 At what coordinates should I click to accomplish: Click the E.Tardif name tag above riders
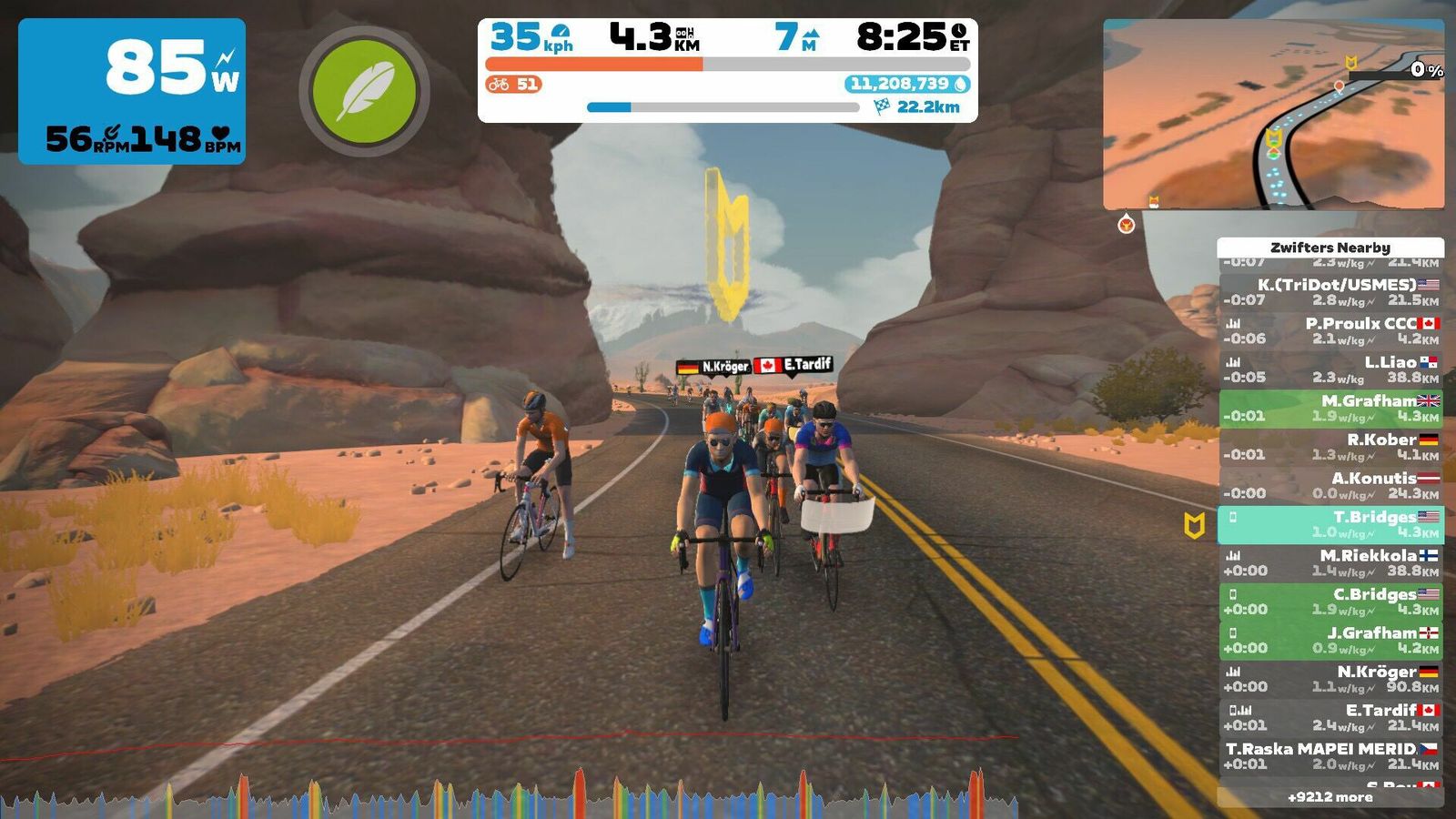(x=794, y=365)
